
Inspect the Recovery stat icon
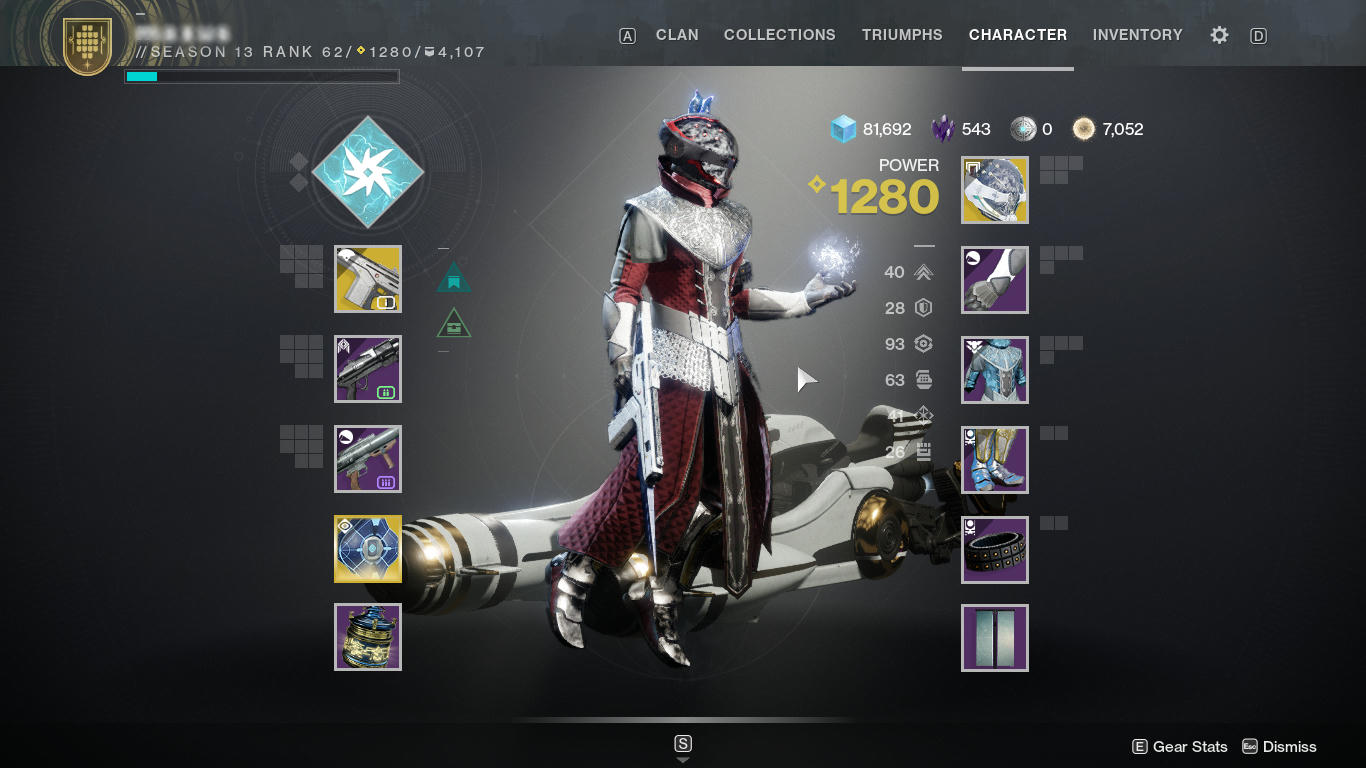(x=922, y=344)
